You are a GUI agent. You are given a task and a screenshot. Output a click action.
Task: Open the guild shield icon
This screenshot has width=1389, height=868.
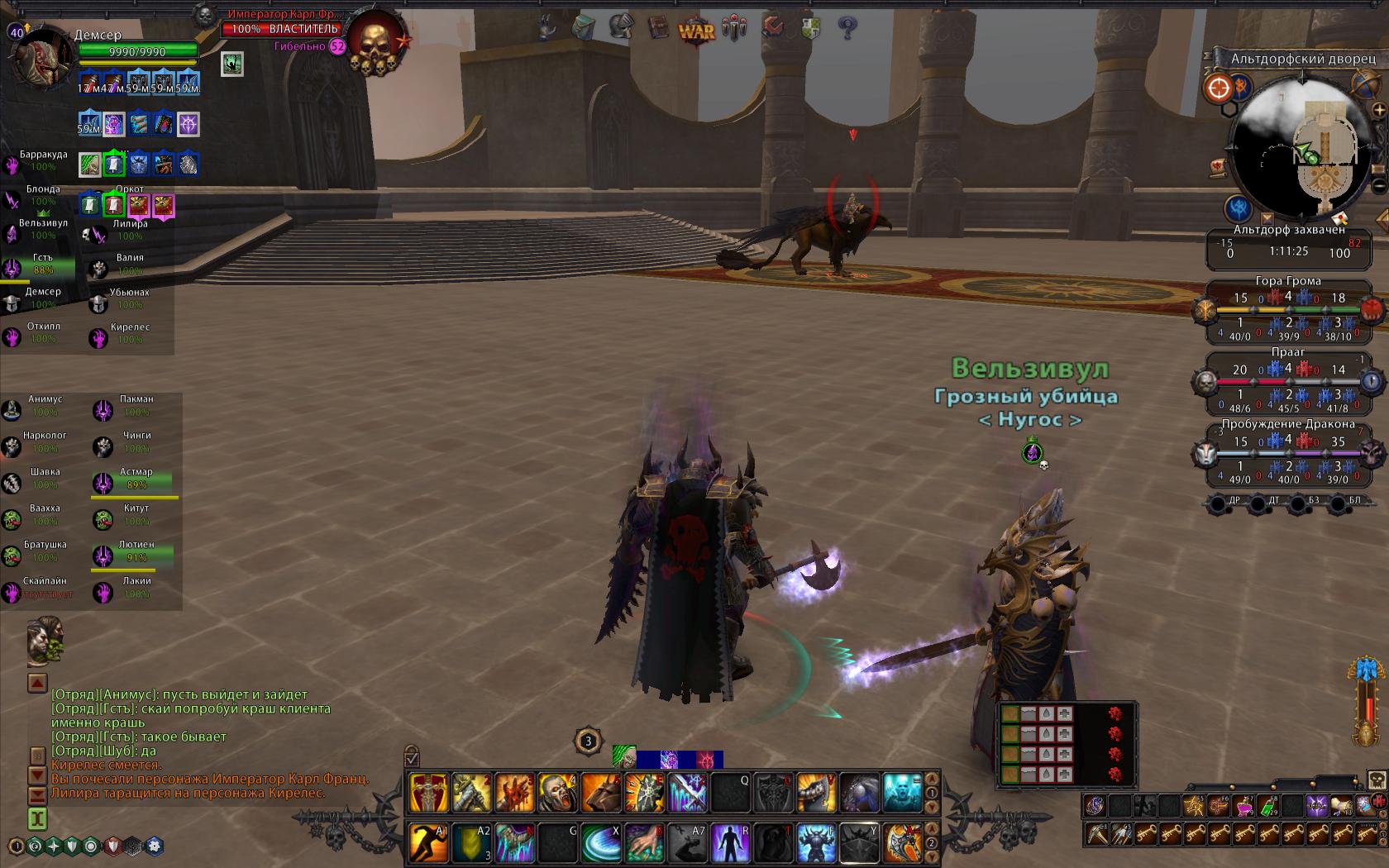point(810,29)
